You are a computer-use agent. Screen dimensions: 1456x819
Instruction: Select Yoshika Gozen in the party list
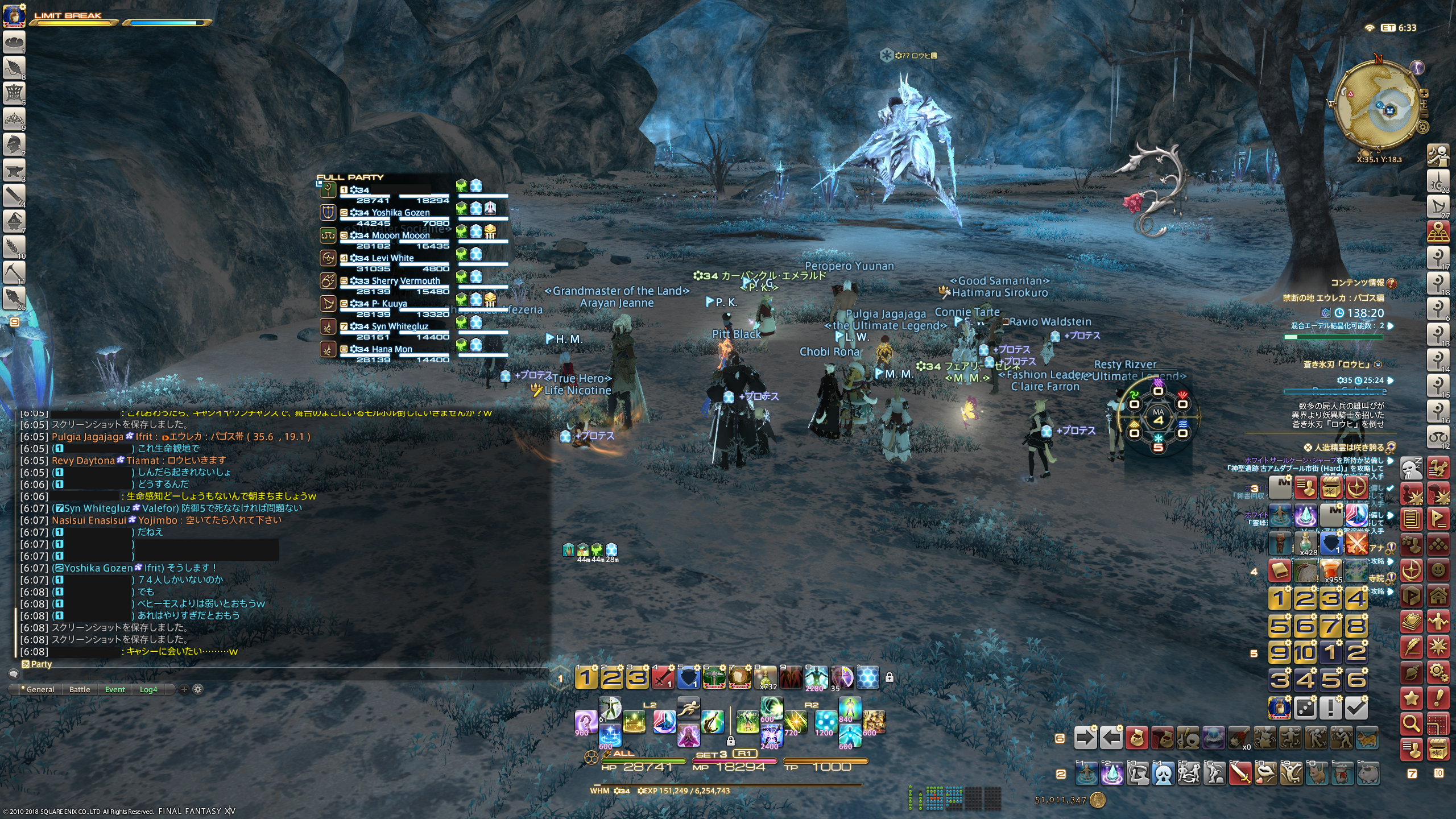point(400,213)
